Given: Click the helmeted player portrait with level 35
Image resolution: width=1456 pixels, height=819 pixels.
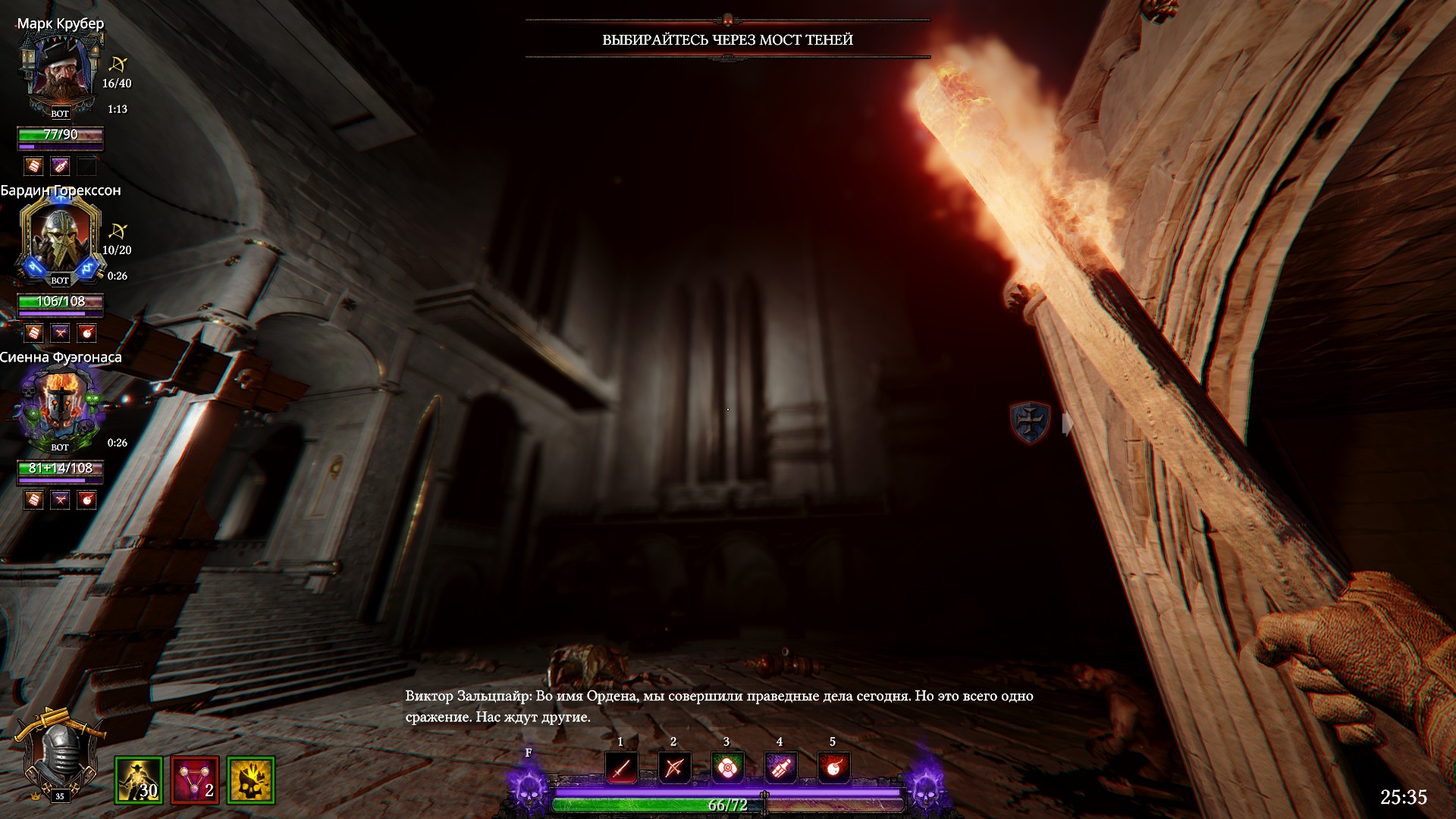Looking at the screenshot, I should tap(59, 758).
